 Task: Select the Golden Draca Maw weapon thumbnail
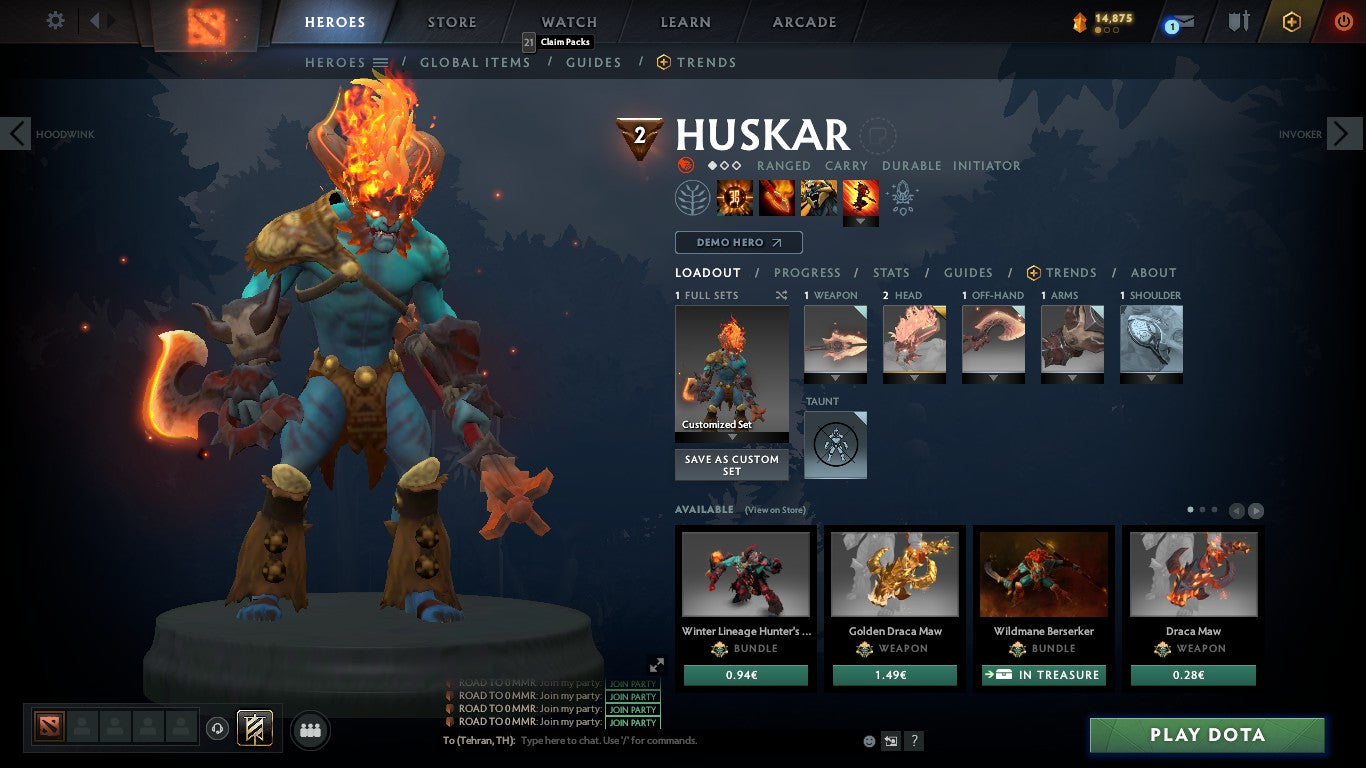894,573
